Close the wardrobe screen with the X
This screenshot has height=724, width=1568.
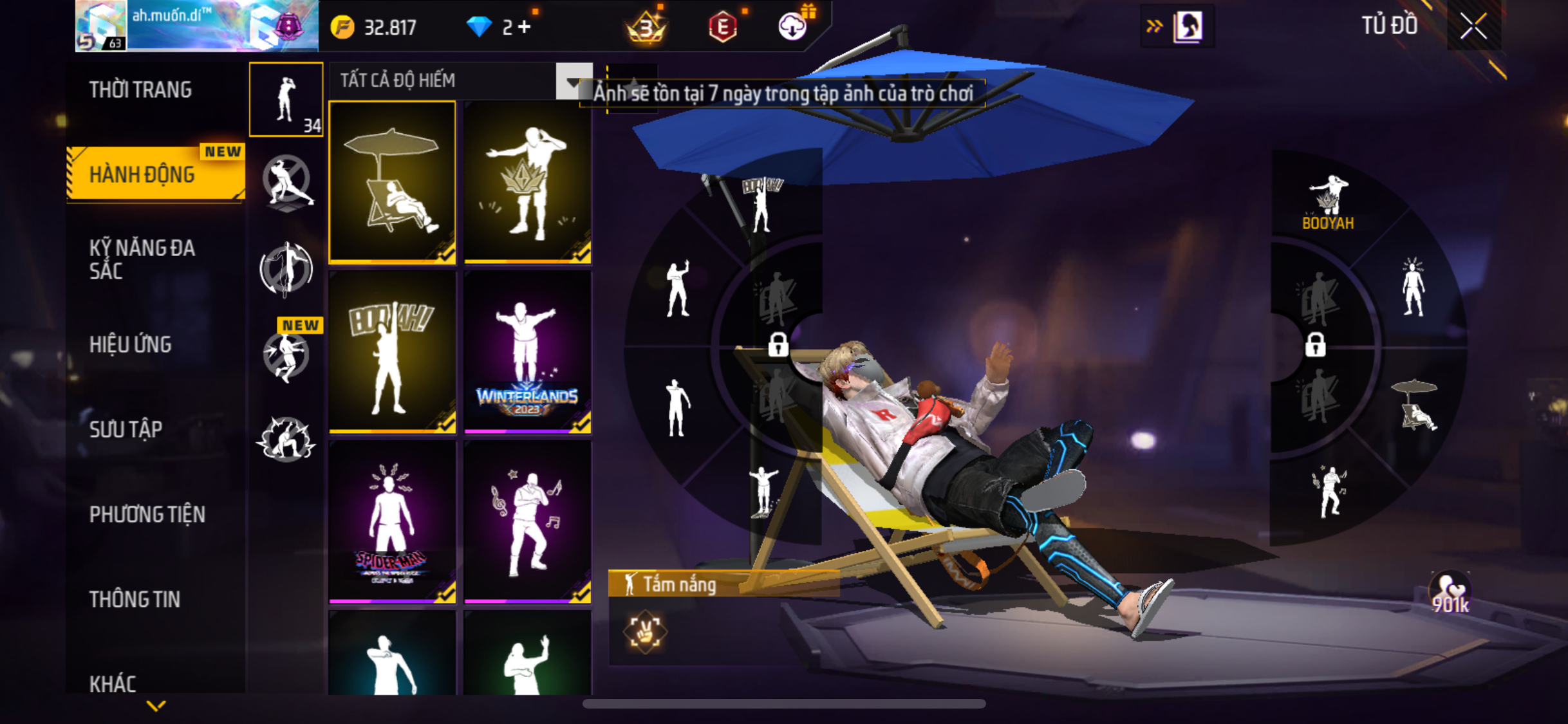(x=1473, y=27)
